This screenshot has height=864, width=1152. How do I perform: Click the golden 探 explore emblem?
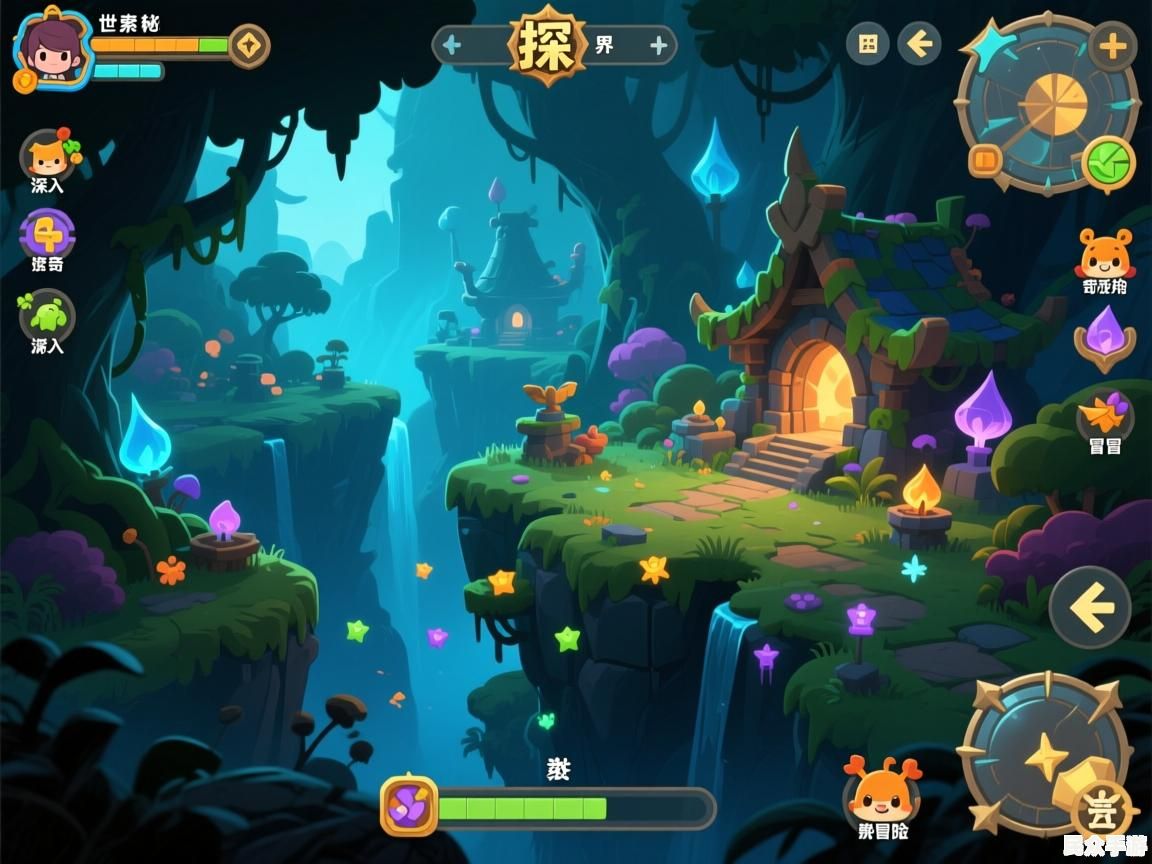click(x=547, y=45)
